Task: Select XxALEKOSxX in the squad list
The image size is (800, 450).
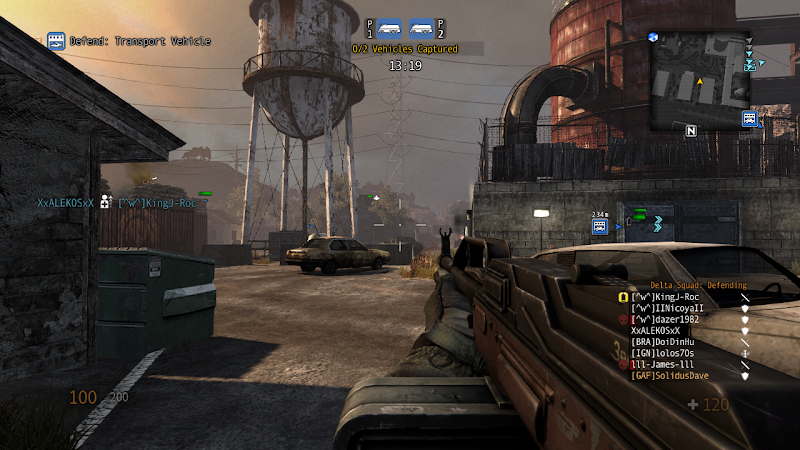Action: pos(656,330)
